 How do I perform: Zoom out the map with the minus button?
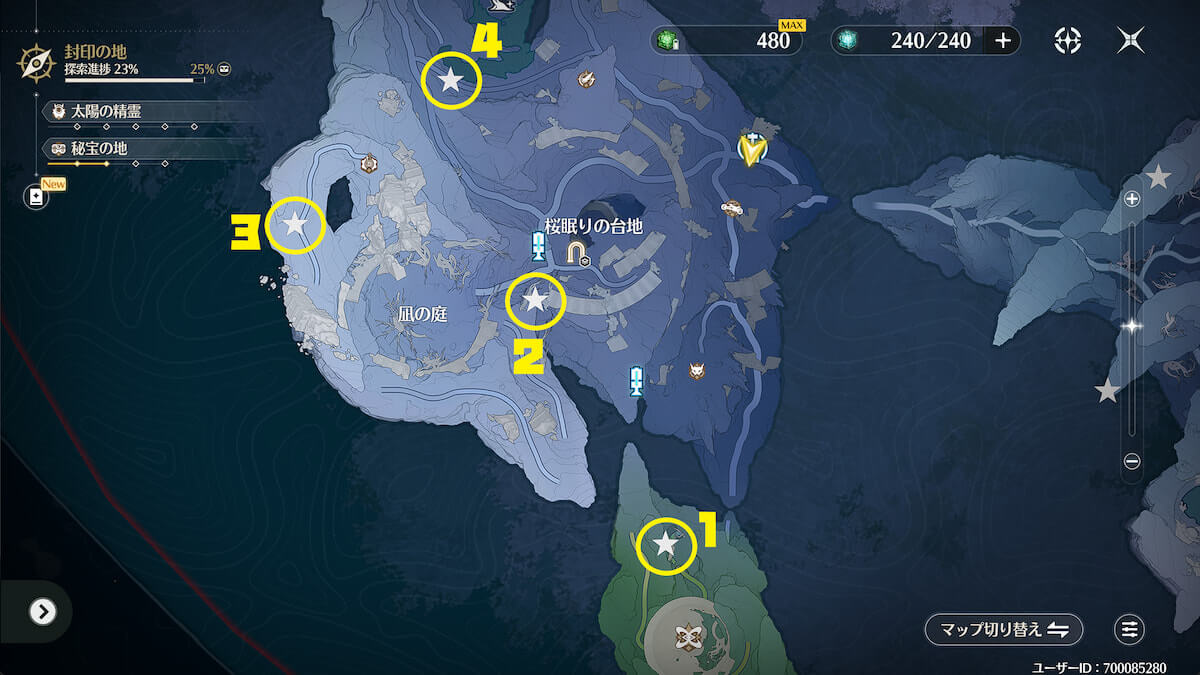(x=1132, y=461)
